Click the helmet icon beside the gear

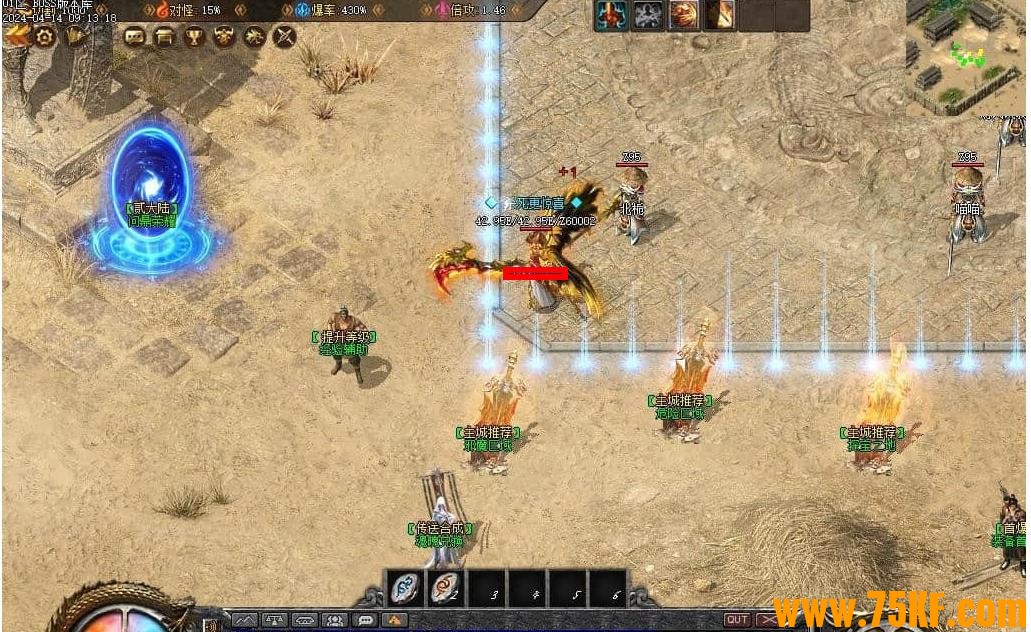click(76, 36)
